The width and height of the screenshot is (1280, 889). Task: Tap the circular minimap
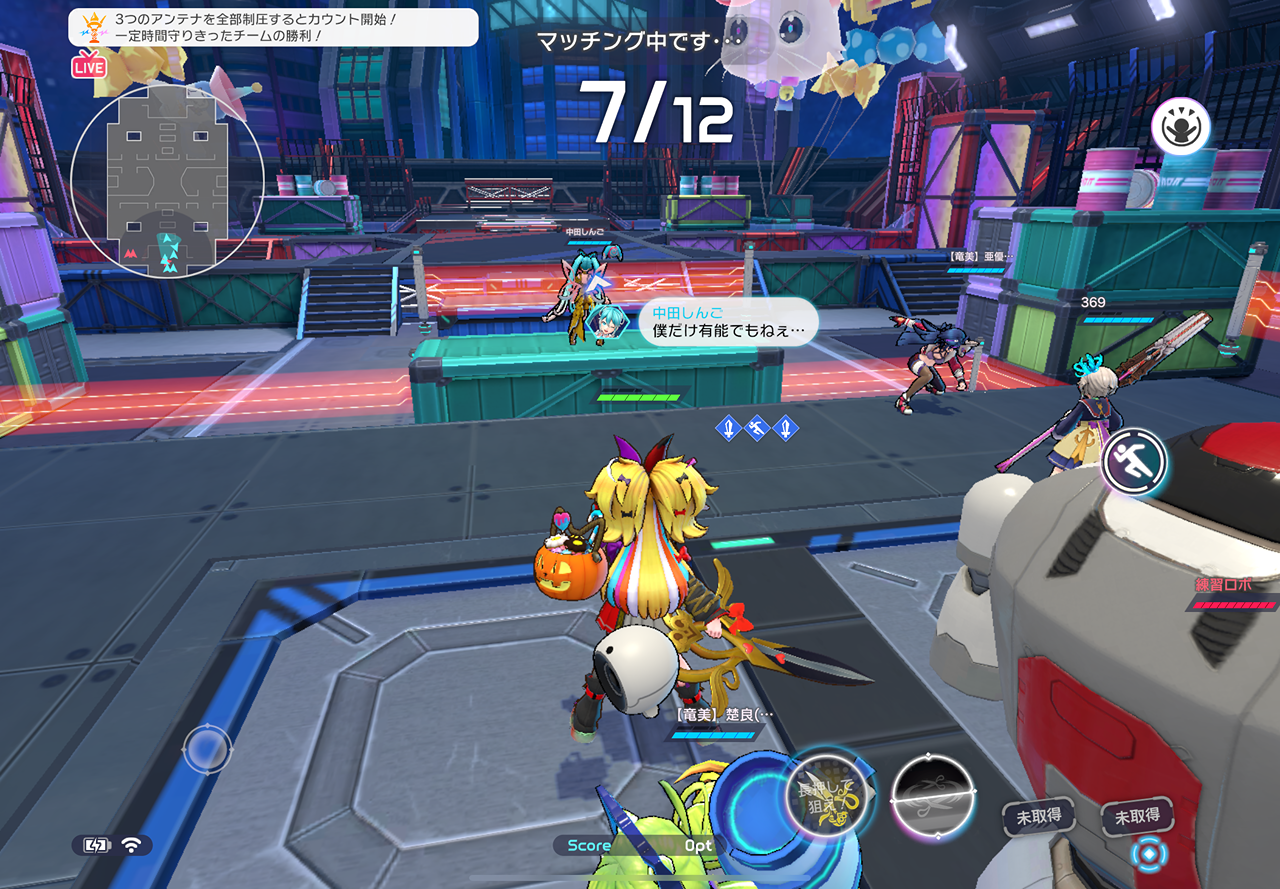point(167,180)
